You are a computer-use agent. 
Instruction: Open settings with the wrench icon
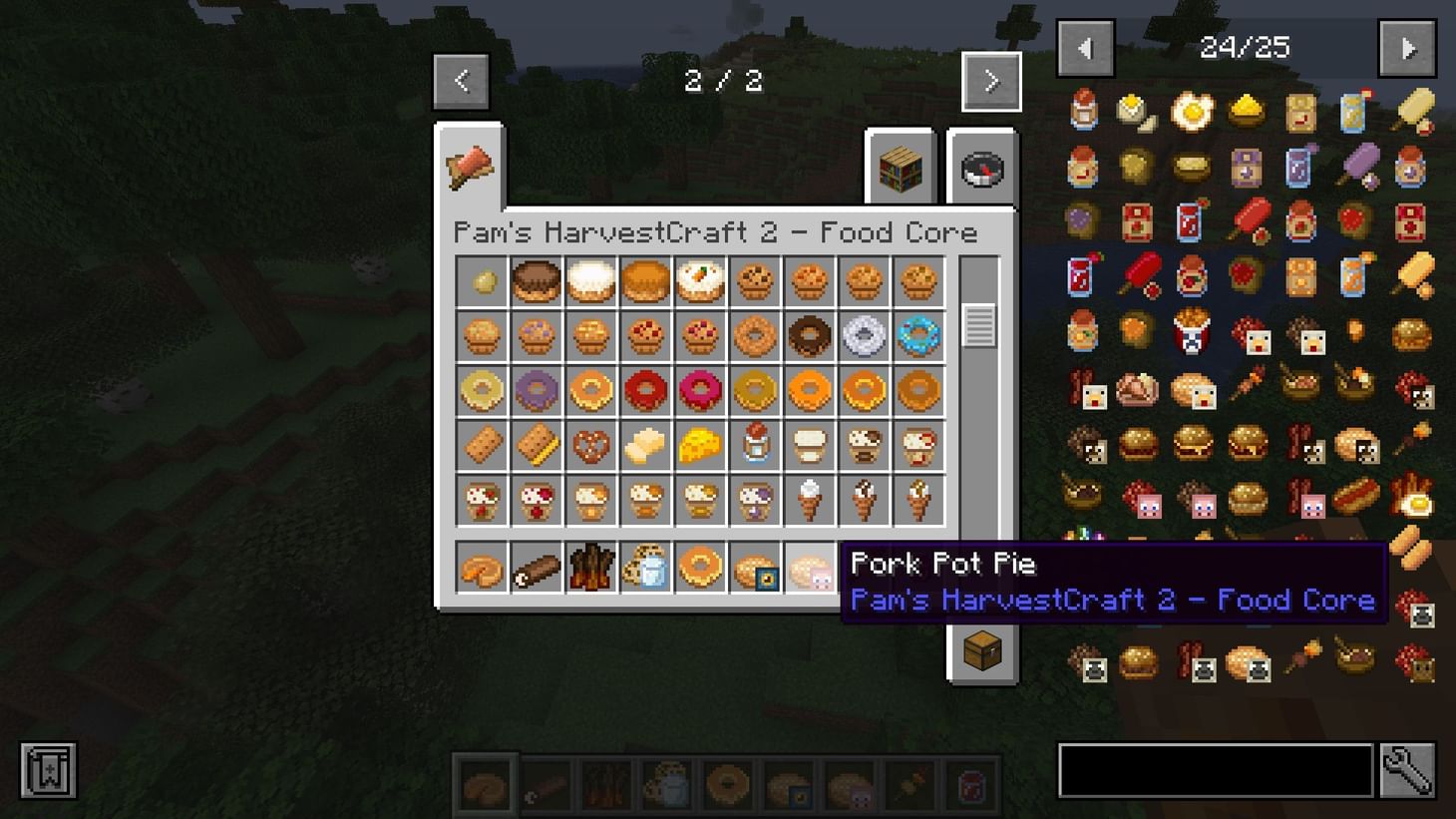pyautogui.click(x=1412, y=770)
